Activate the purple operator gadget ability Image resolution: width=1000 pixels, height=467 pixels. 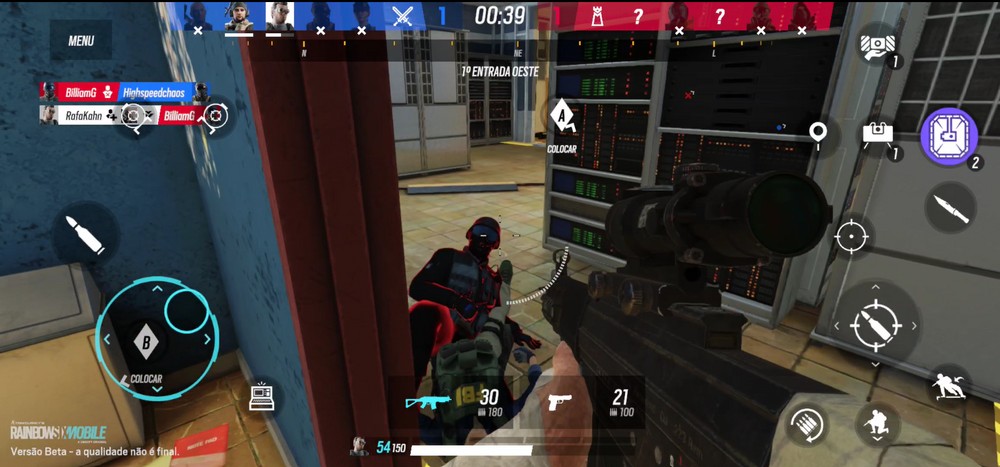948,136
